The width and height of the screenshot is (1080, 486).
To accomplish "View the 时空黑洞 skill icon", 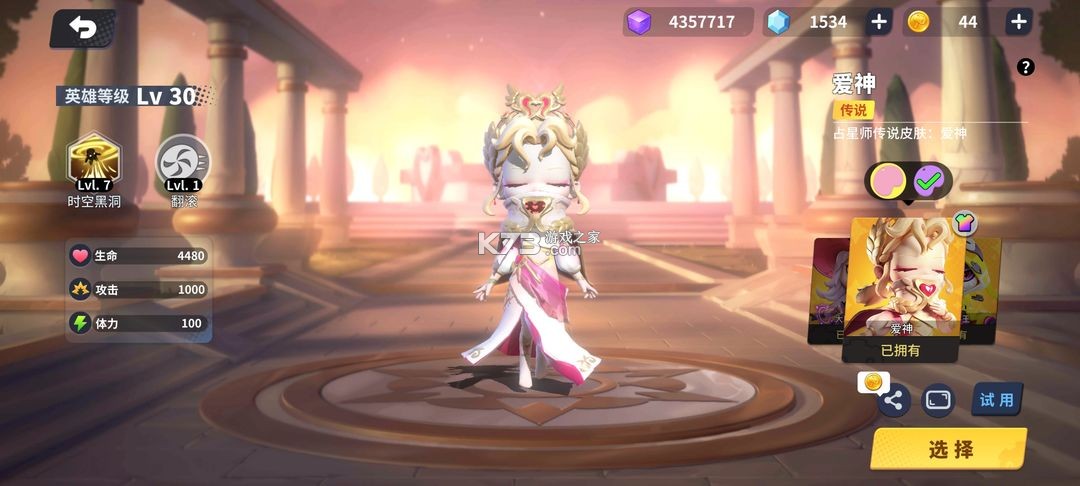I will pyautogui.click(x=93, y=160).
